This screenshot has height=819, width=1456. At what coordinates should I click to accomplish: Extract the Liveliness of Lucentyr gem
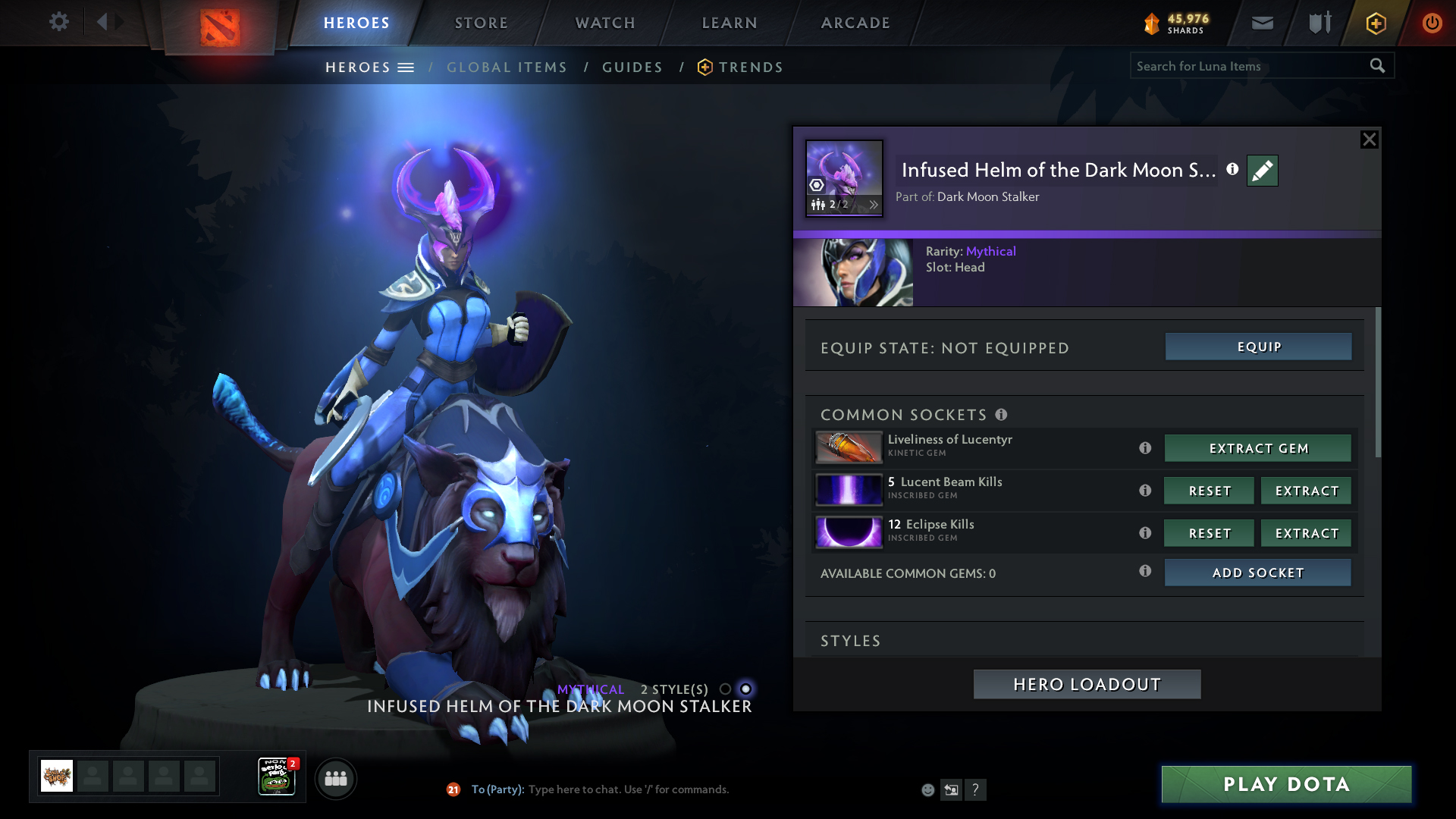click(1257, 448)
